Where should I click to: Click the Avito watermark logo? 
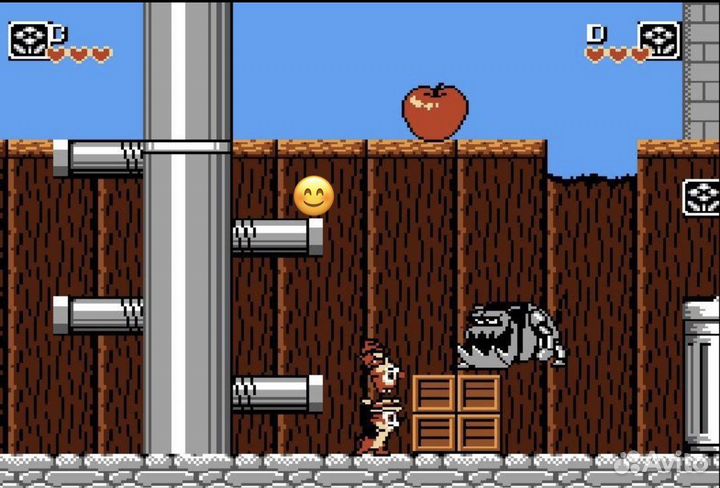coord(663,463)
